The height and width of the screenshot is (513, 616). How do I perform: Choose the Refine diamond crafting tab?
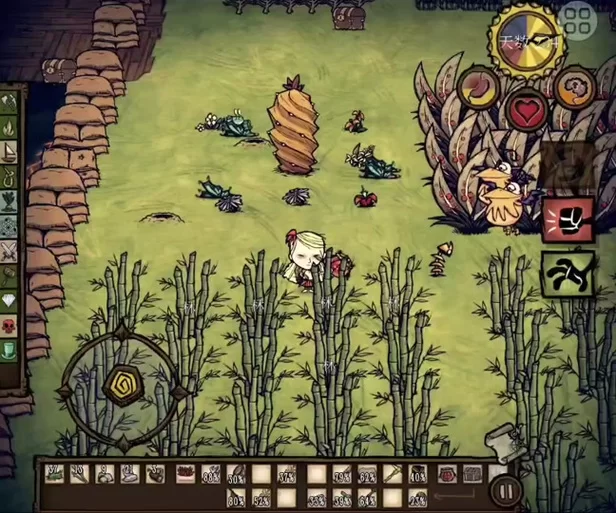pos(10,300)
